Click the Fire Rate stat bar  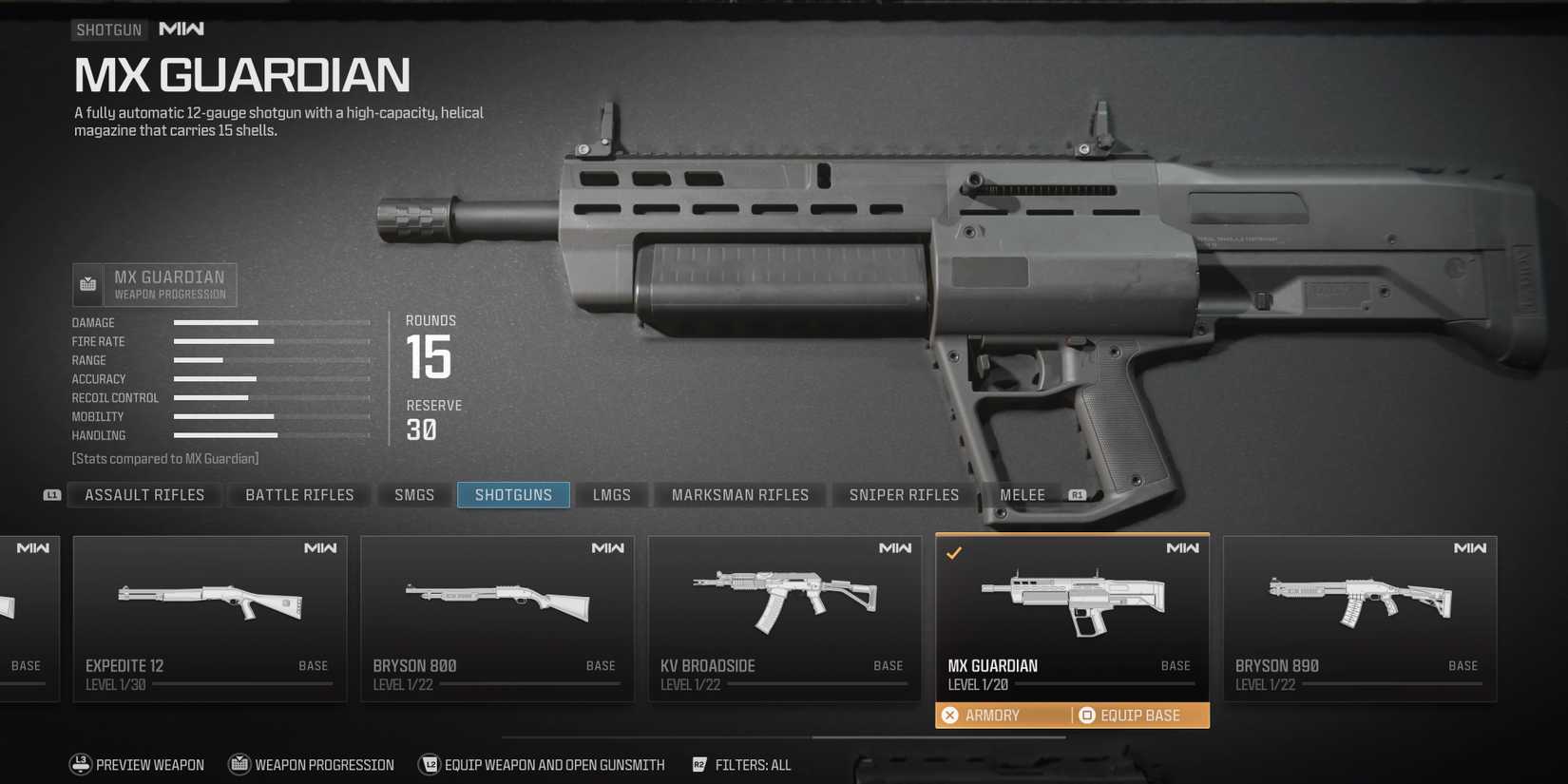(x=222, y=341)
